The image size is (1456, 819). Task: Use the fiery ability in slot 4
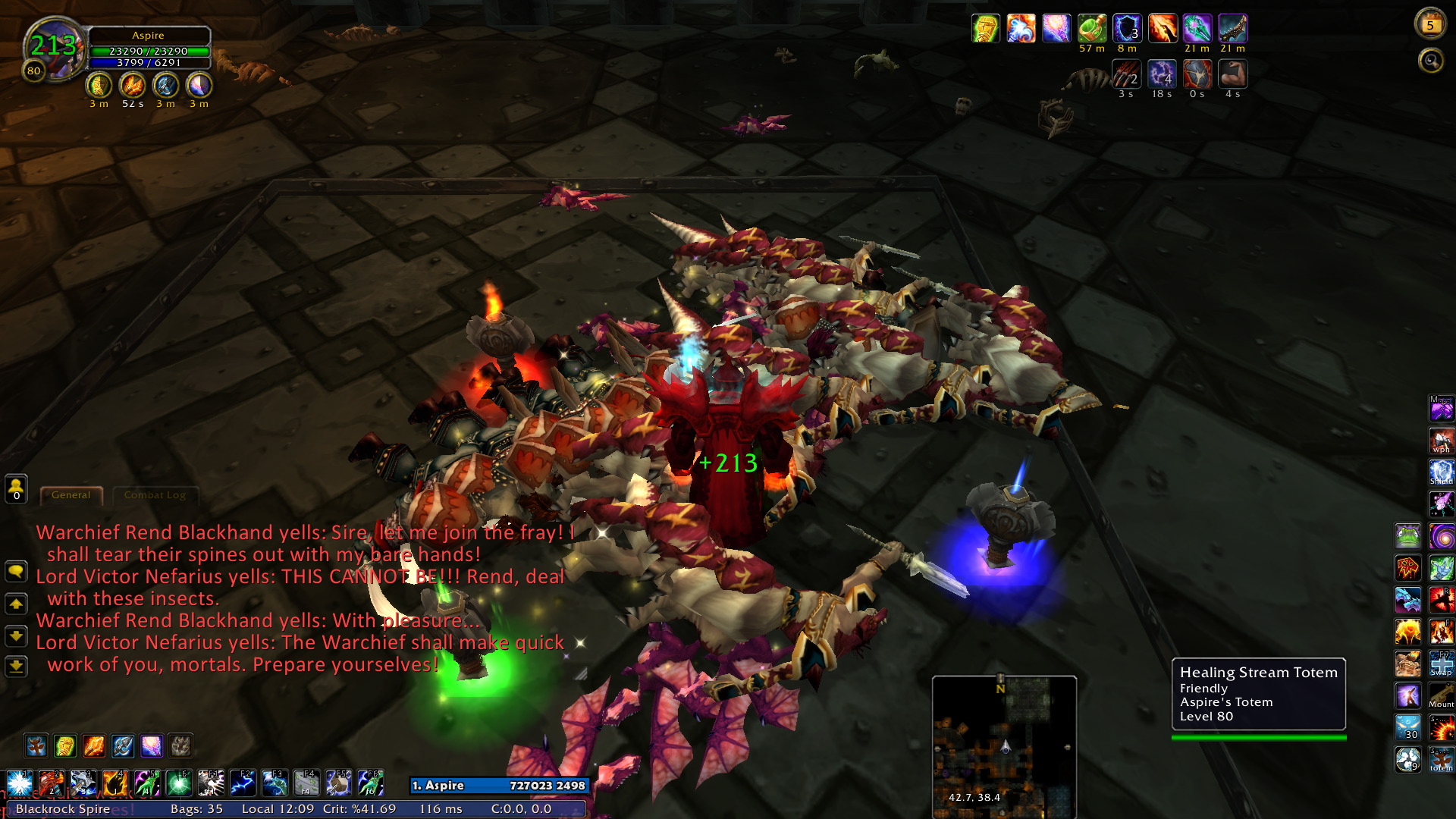[x=115, y=783]
